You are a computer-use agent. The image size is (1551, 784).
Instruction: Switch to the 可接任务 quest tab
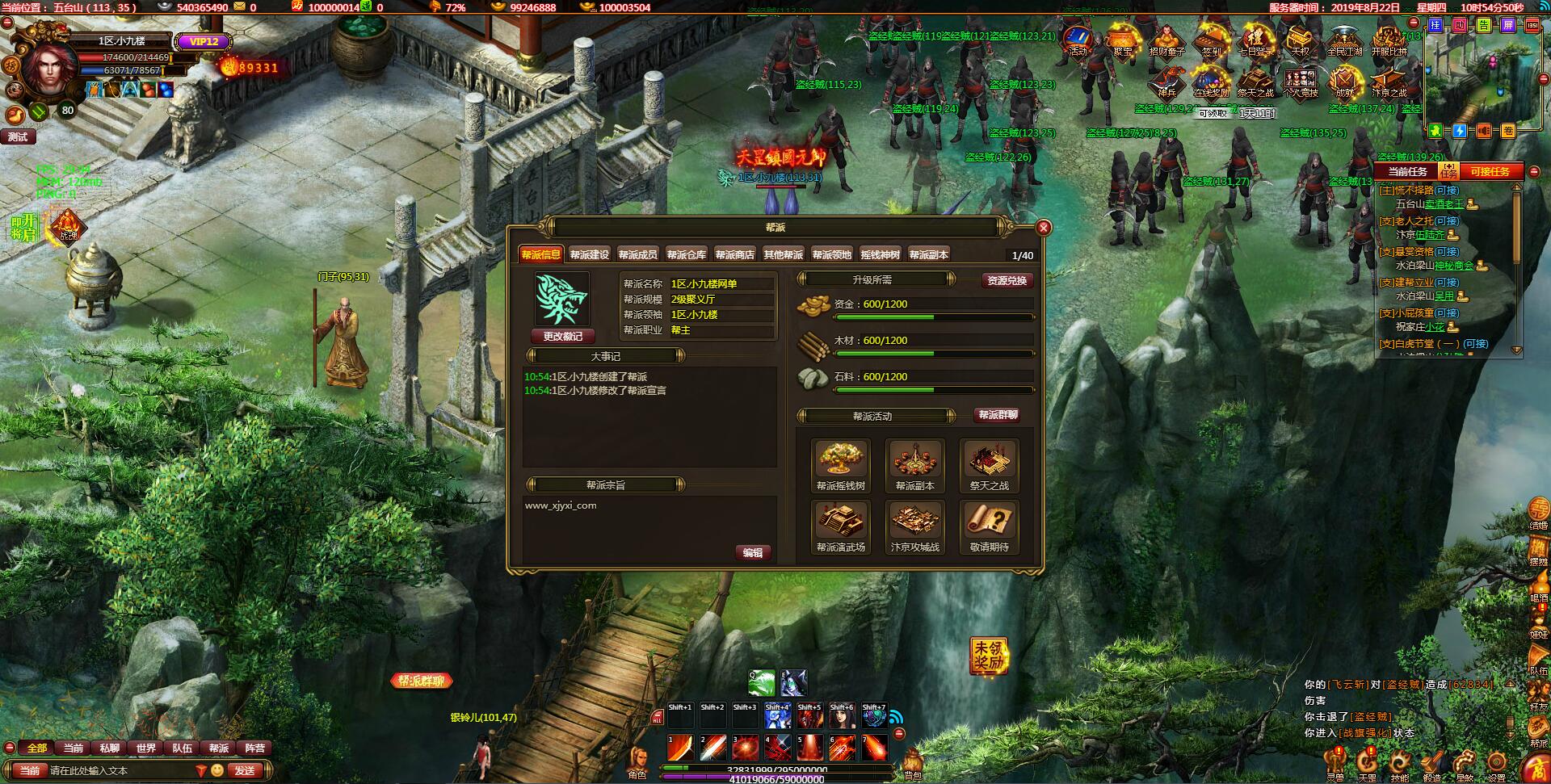pyautogui.click(x=1490, y=172)
